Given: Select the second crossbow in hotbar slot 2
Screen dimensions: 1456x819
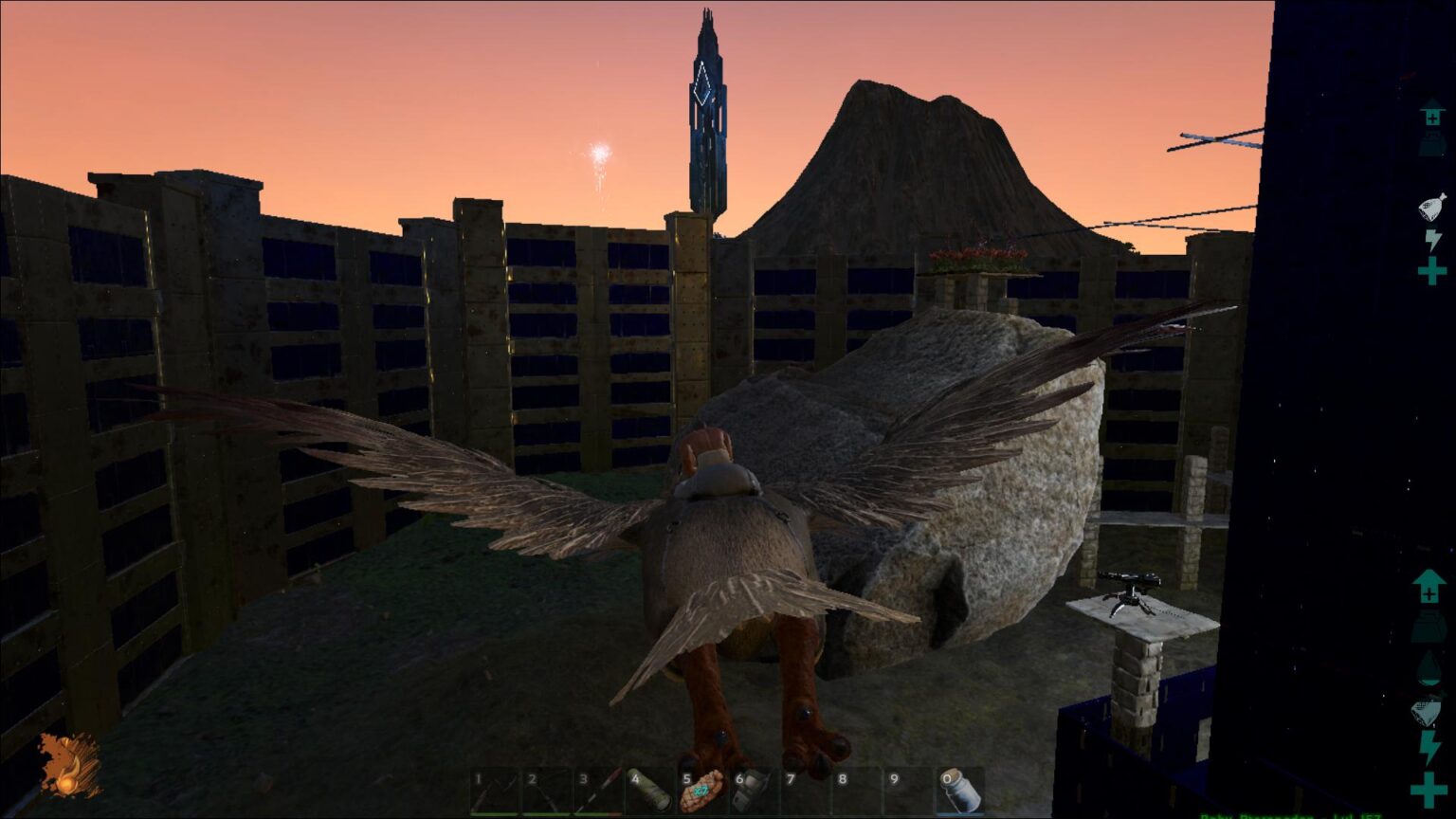Looking at the screenshot, I should 547,791.
